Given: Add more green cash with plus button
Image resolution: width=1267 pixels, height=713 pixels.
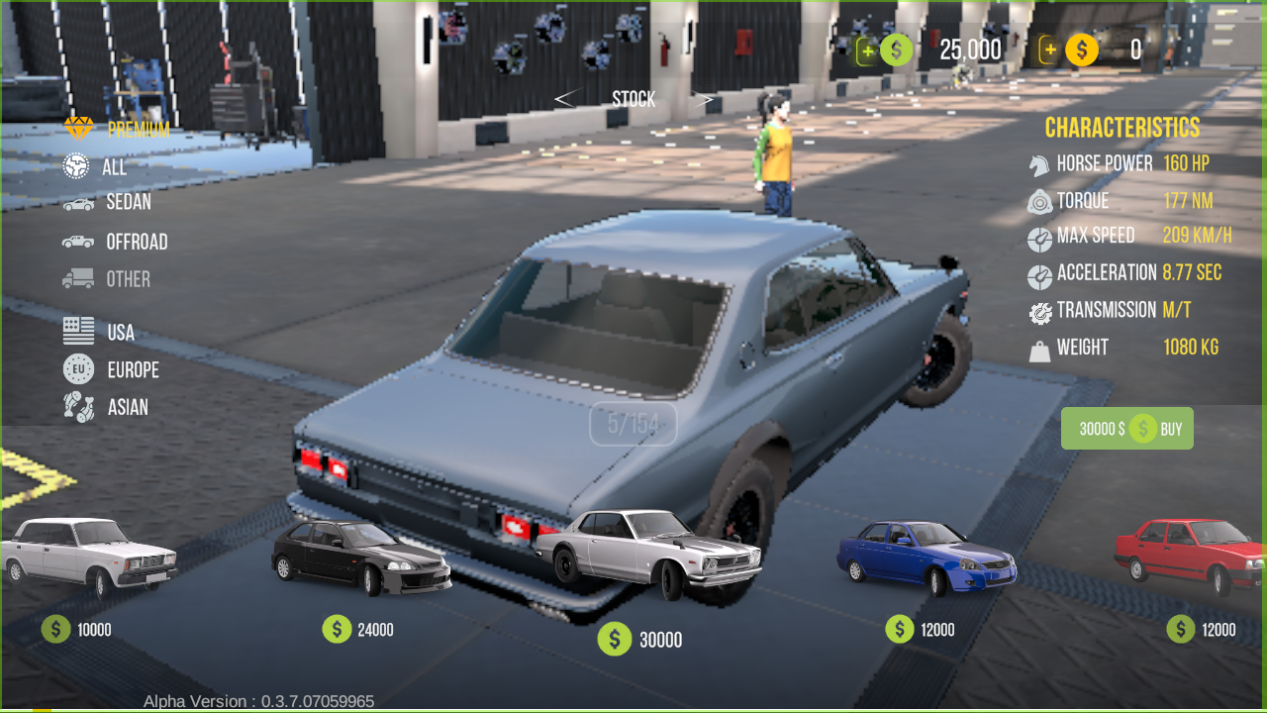Looking at the screenshot, I should point(867,50).
